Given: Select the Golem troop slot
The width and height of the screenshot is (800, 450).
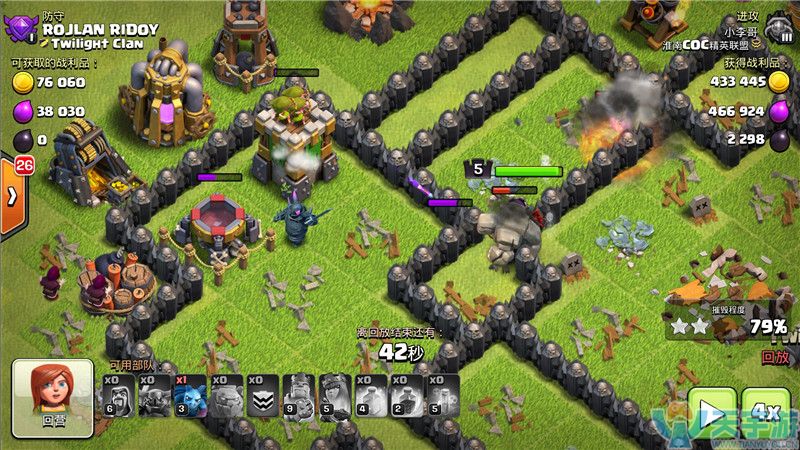Looking at the screenshot, I should coord(227,396).
